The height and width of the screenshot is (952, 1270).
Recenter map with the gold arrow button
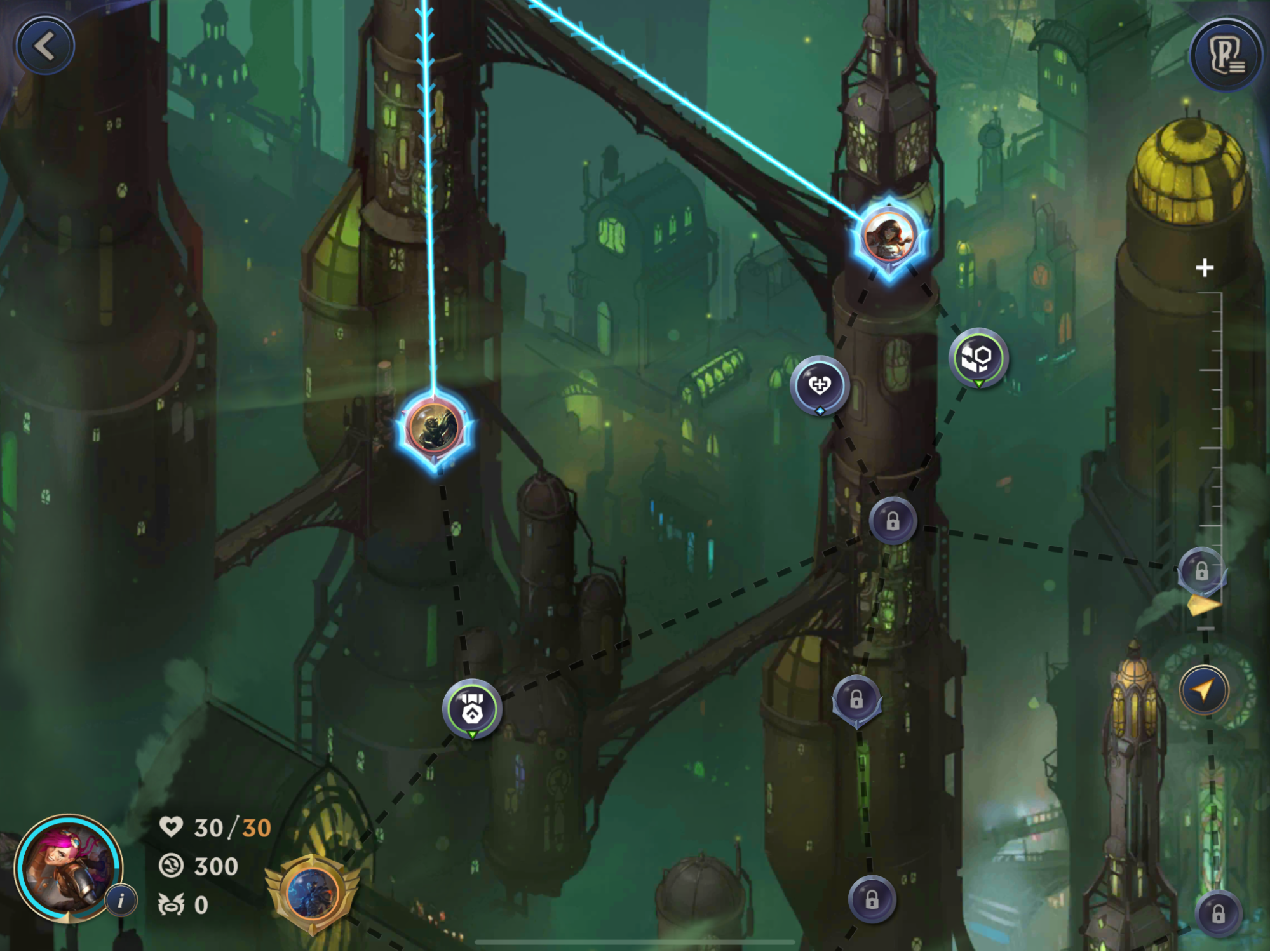[x=1204, y=690]
